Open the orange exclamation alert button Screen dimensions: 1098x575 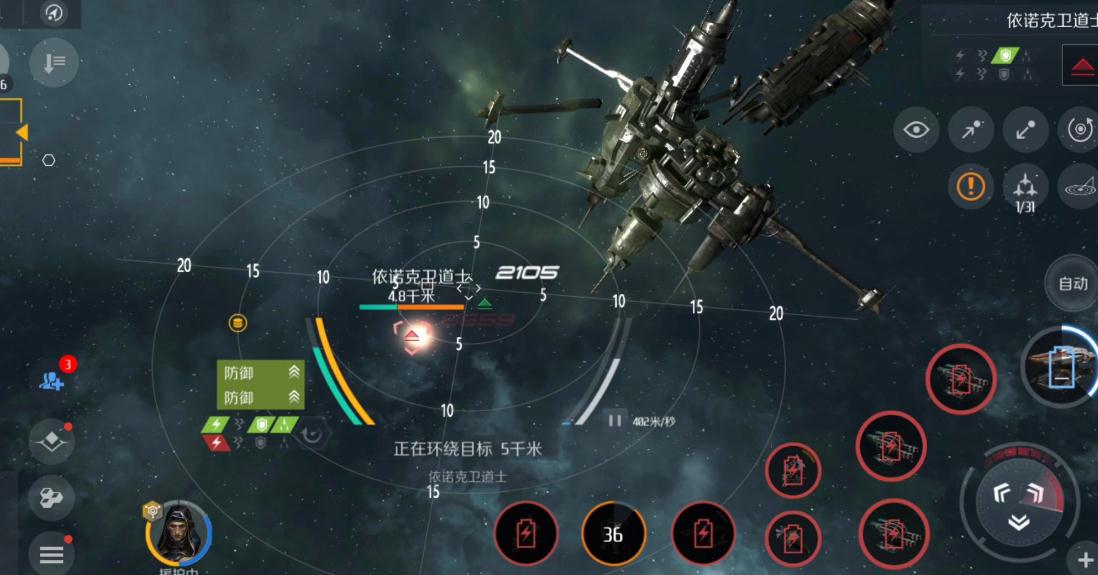[x=970, y=185]
